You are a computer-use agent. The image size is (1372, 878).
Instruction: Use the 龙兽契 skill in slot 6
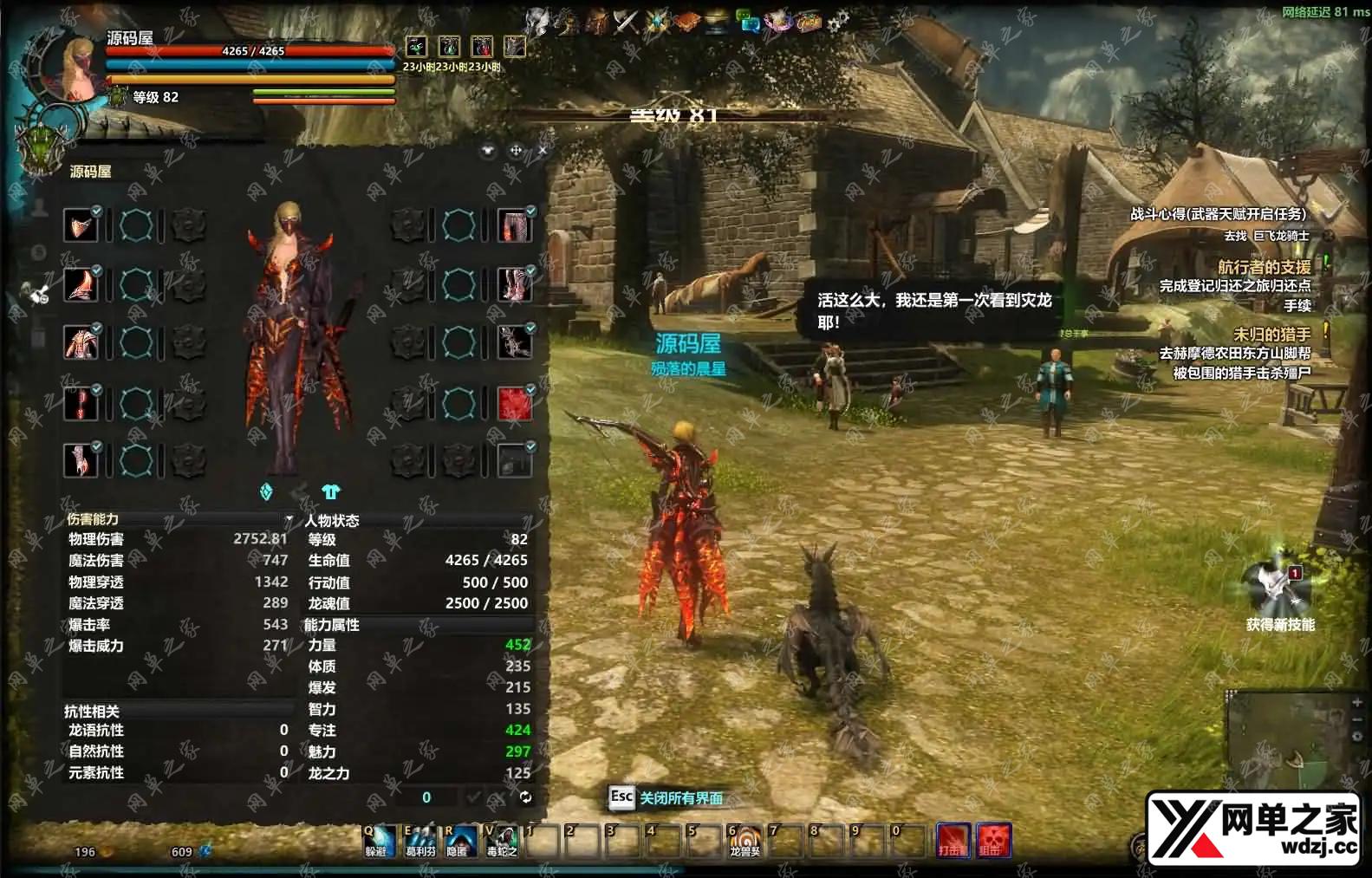click(x=744, y=839)
